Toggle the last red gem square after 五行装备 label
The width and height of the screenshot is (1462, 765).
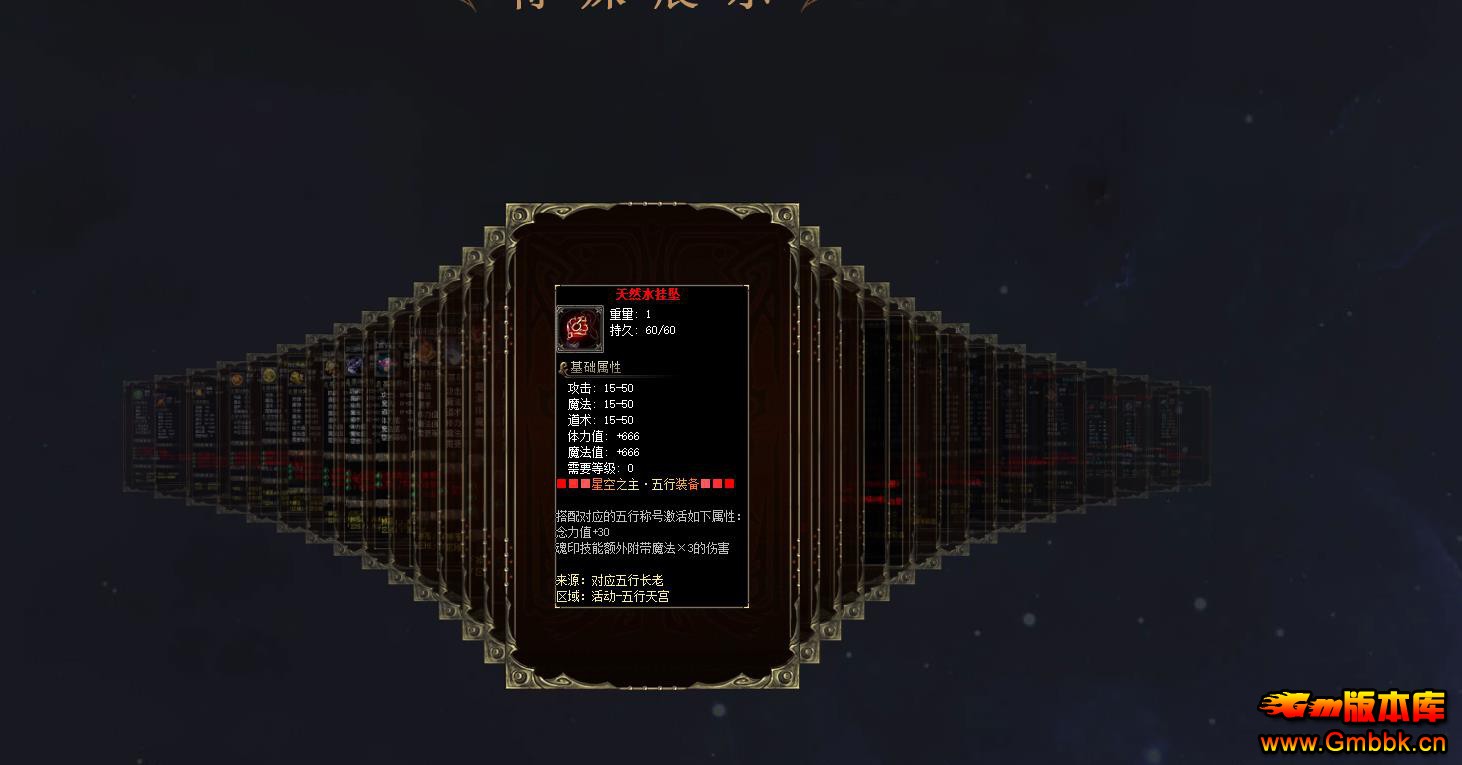pos(731,484)
